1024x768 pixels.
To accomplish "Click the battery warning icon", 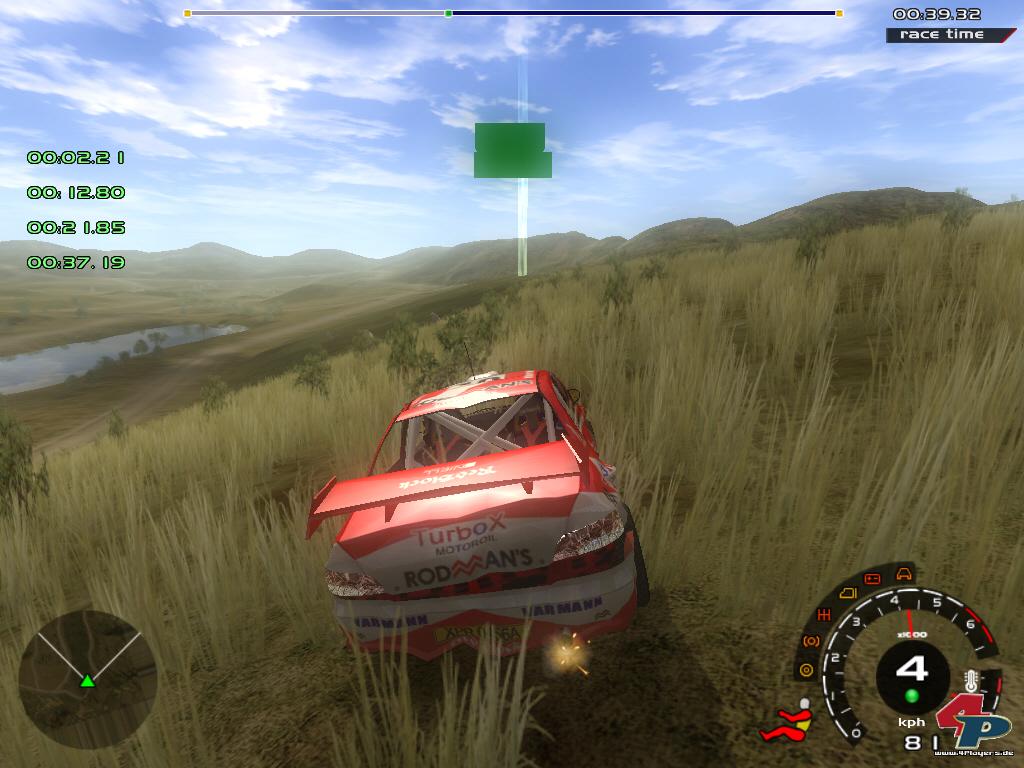I will [872, 579].
